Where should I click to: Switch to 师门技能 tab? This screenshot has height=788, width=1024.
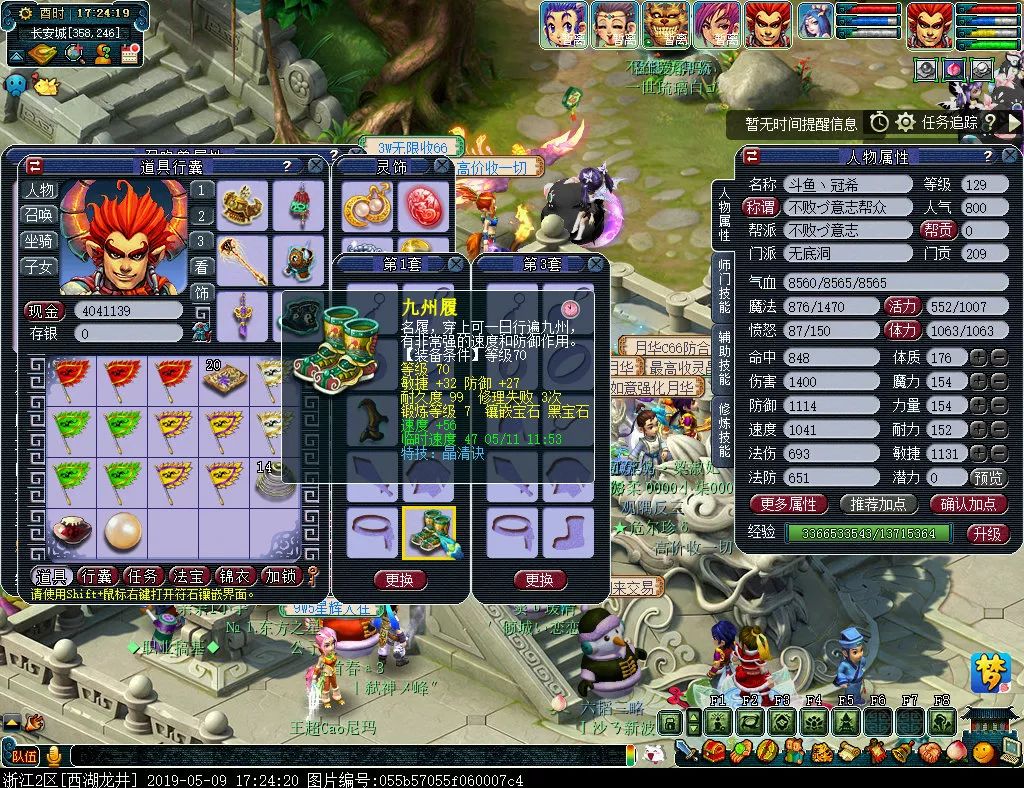click(724, 285)
